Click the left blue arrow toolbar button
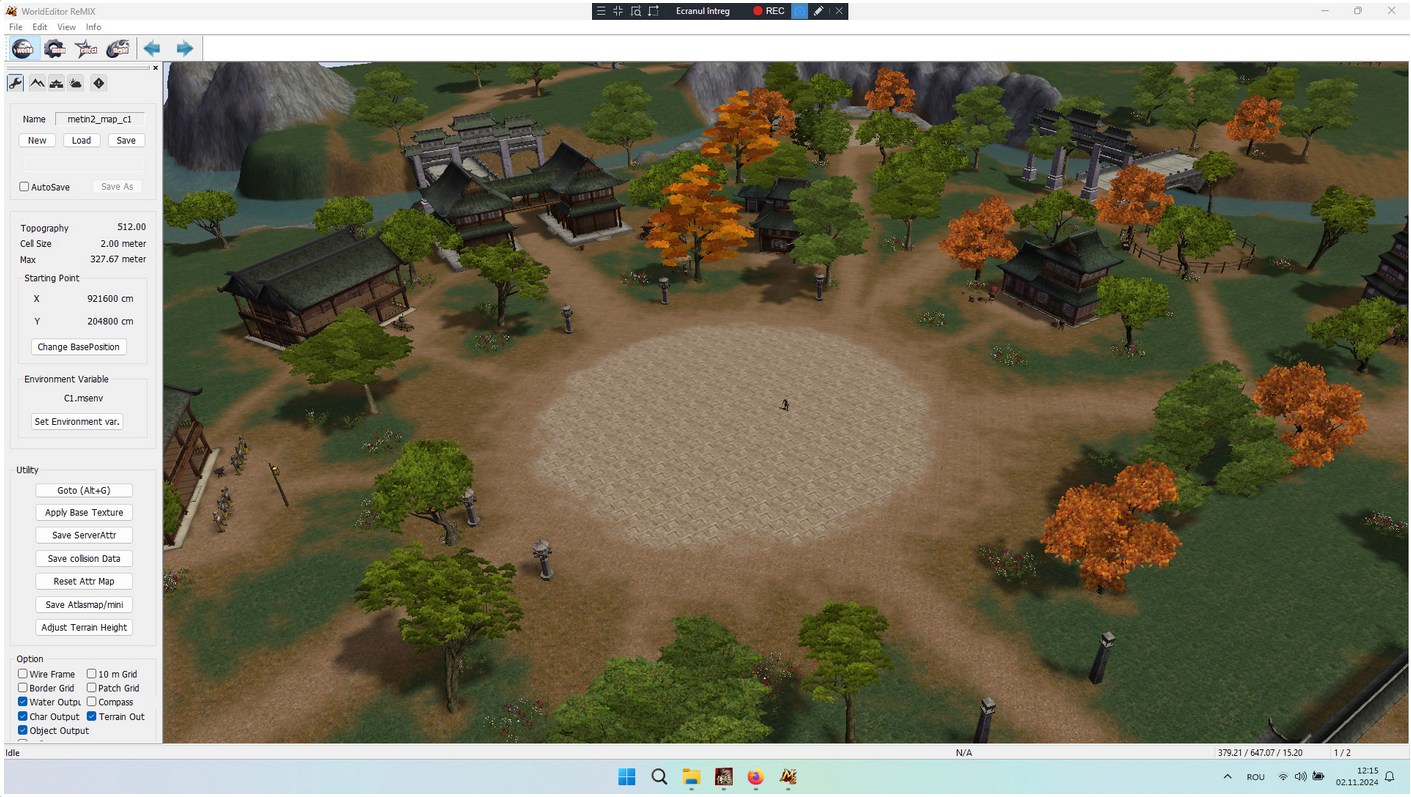This screenshot has height=797, width=1411. pos(152,48)
